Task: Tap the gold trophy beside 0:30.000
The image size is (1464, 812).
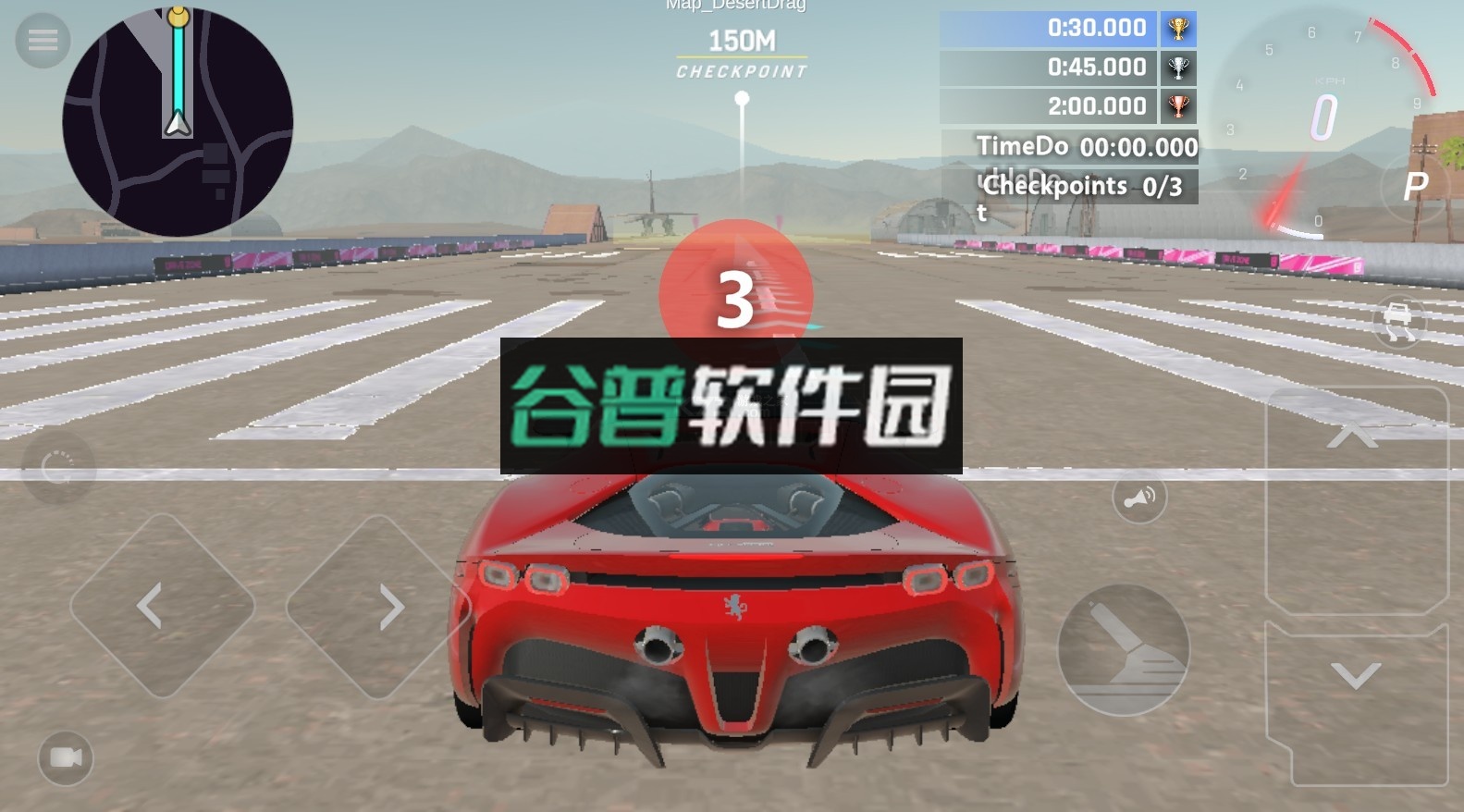Action: (1178, 29)
